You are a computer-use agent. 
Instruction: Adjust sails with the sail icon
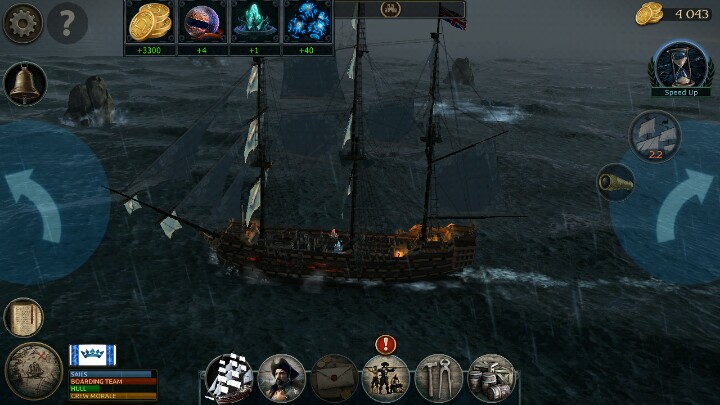tap(655, 134)
